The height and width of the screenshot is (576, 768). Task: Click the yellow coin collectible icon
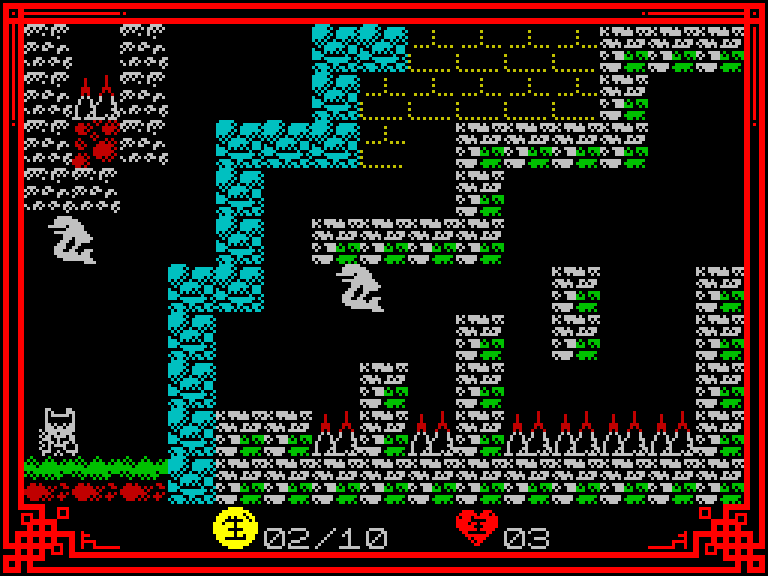235,527
